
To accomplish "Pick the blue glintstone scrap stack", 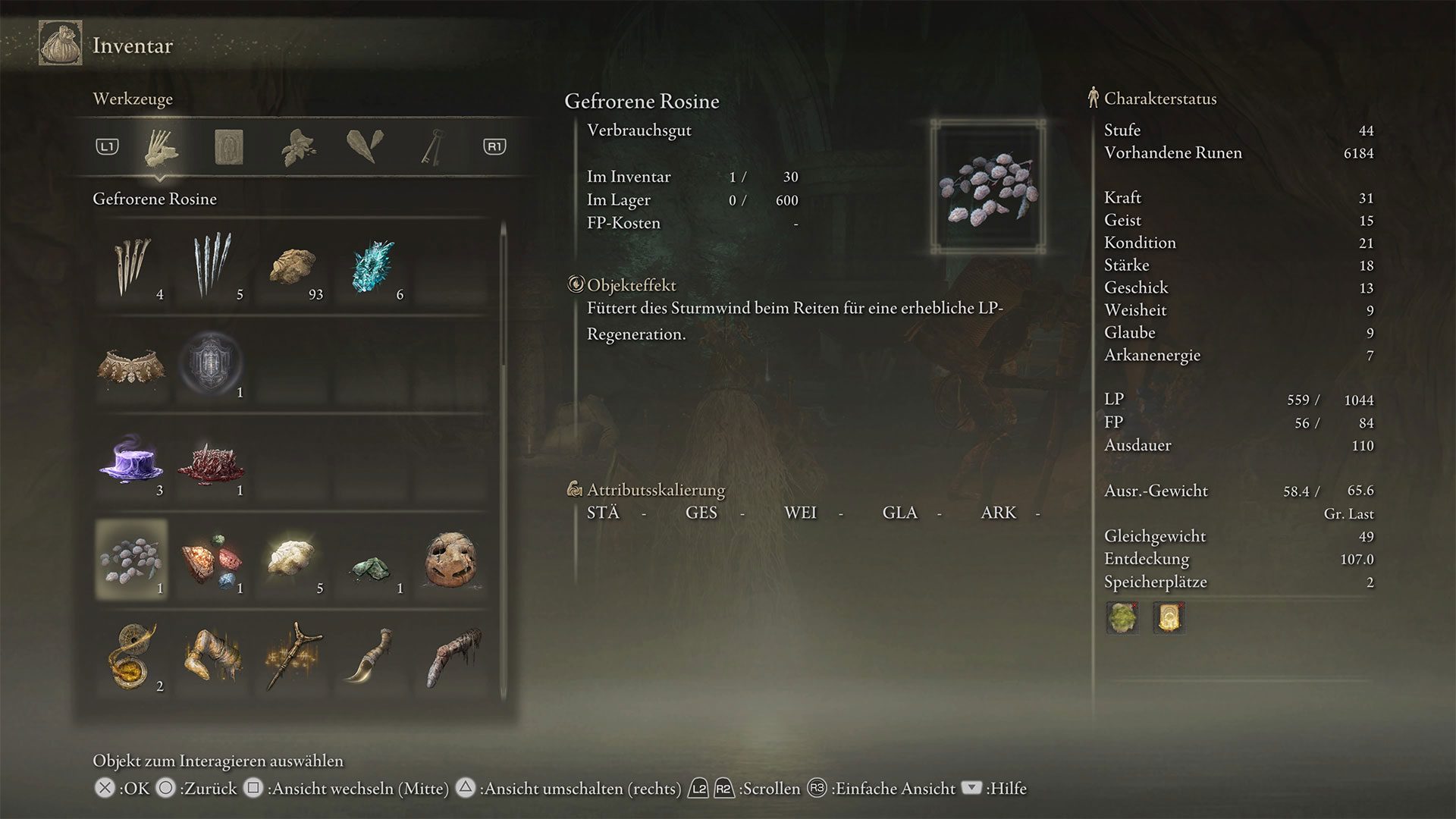I will click(372, 267).
